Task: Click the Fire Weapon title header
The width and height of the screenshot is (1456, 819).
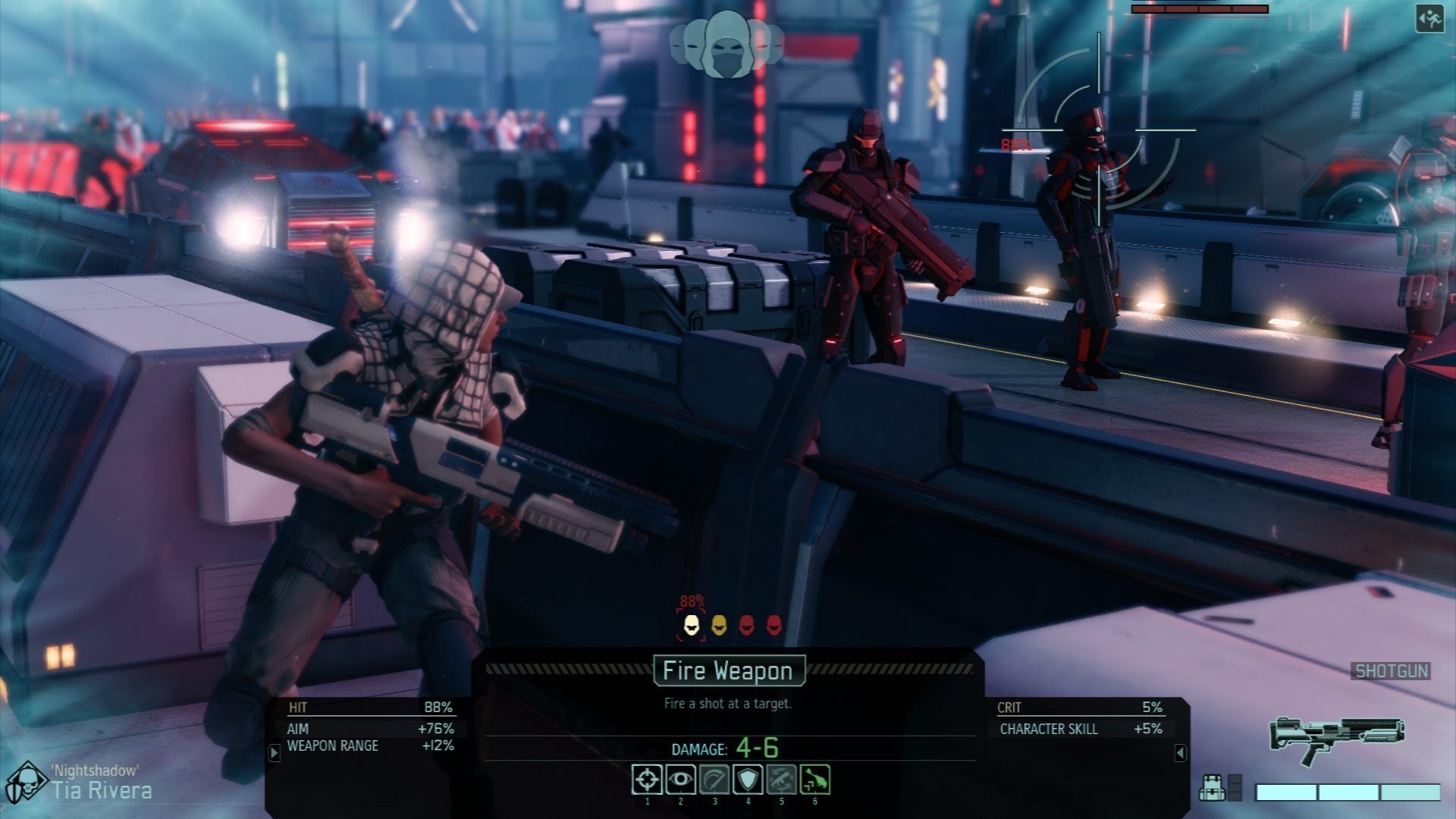Action: click(x=728, y=670)
